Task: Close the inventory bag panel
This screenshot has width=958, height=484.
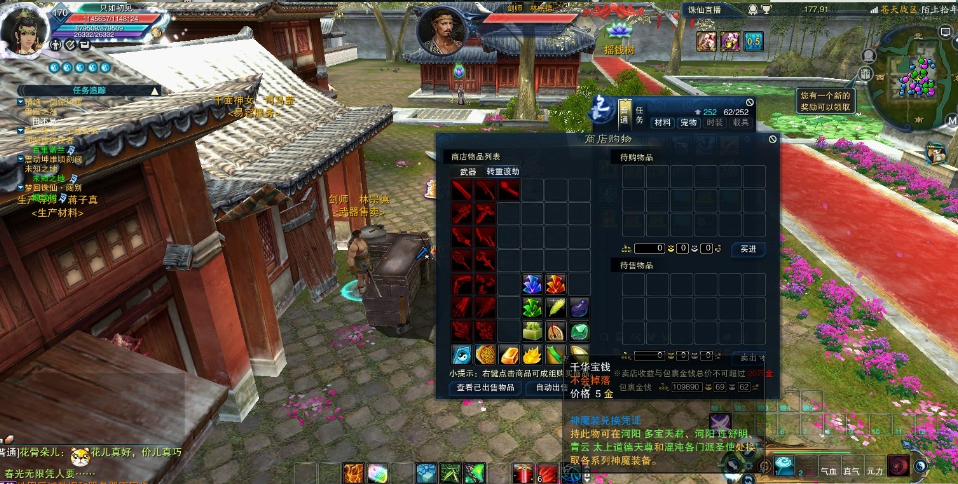Action: pyautogui.click(x=750, y=102)
